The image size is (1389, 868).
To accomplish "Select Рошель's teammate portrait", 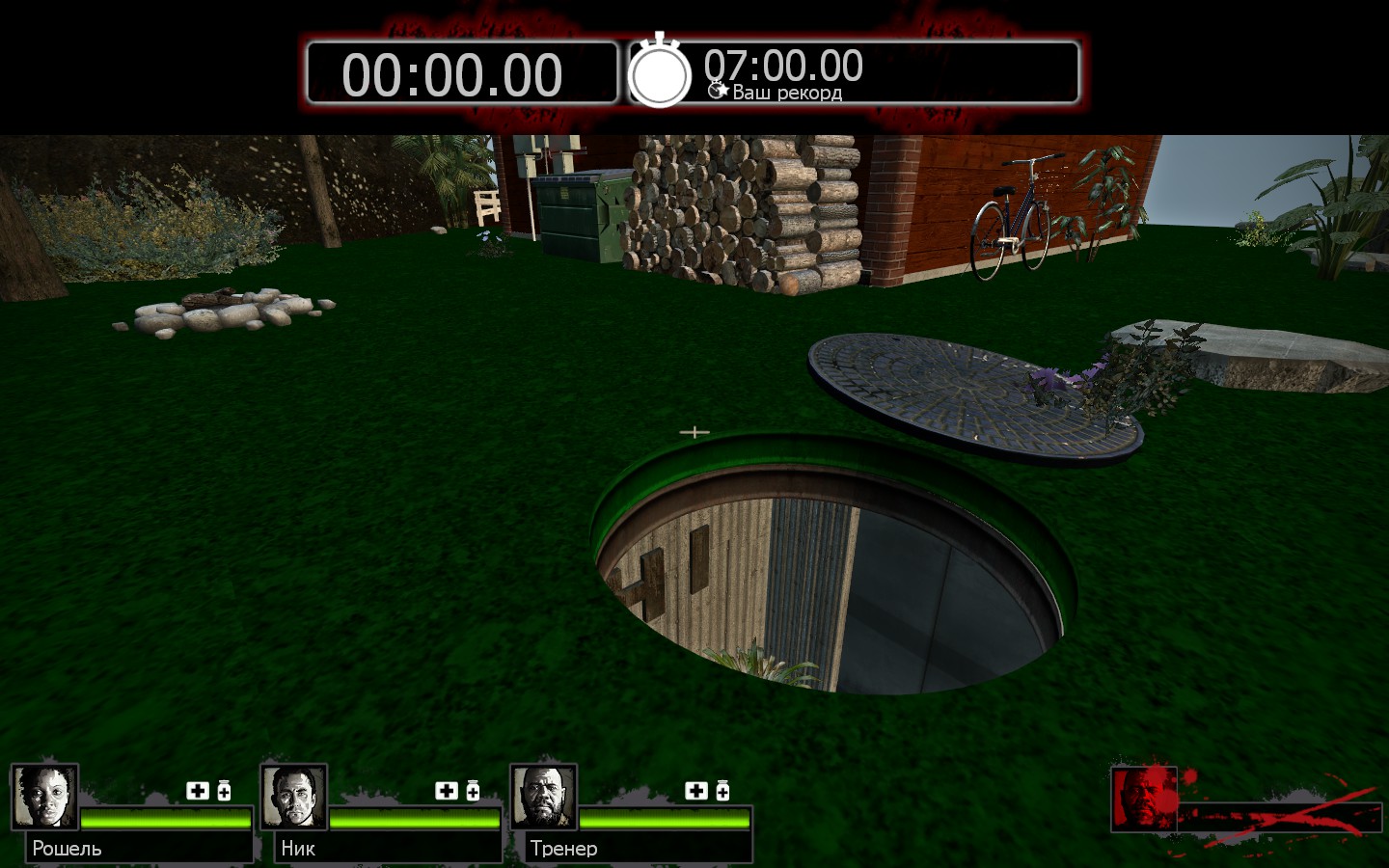I will [x=44, y=797].
